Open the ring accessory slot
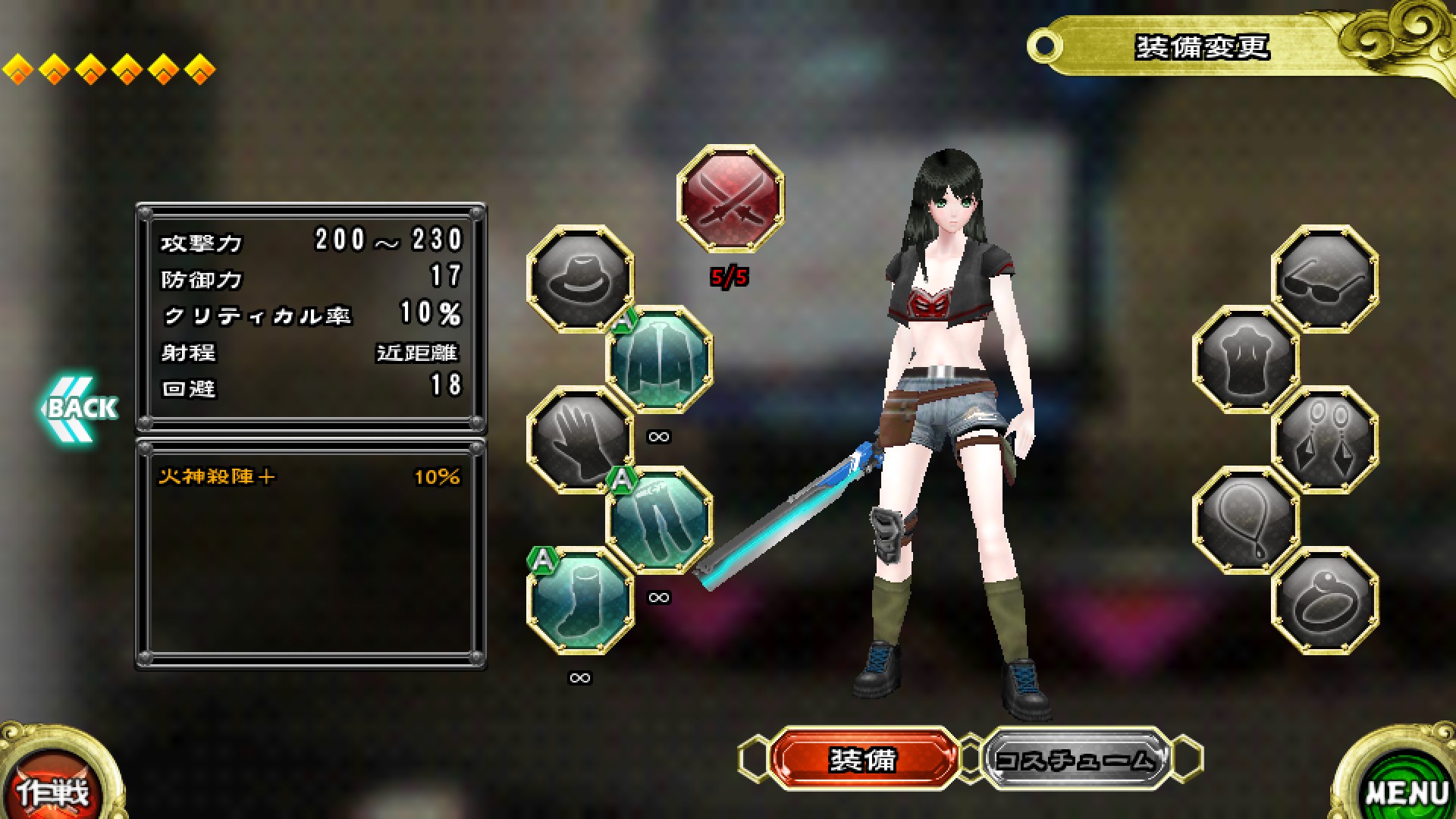Screen dimensions: 1456x819 pyautogui.click(x=1325, y=601)
